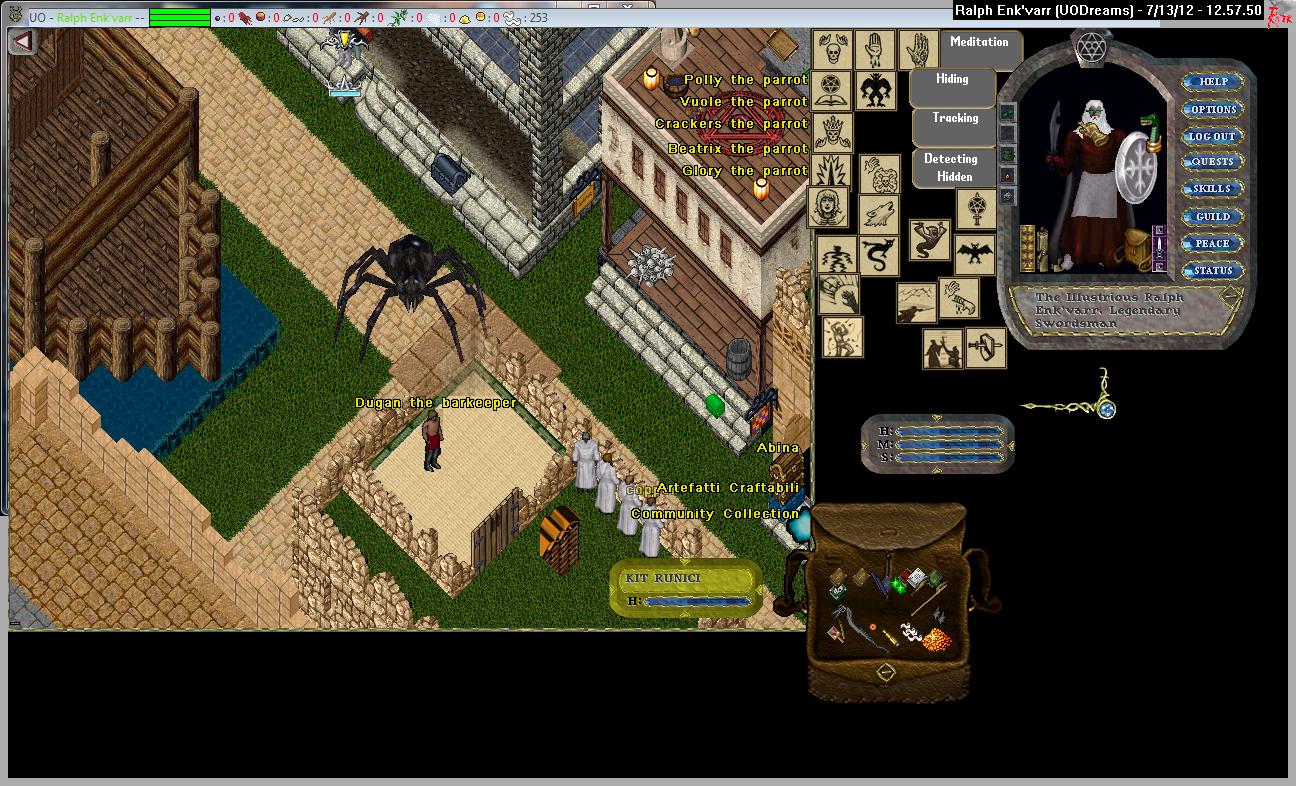The image size is (1296, 786).
Task: Toggle the Peace war-mode button
Action: point(1212,243)
